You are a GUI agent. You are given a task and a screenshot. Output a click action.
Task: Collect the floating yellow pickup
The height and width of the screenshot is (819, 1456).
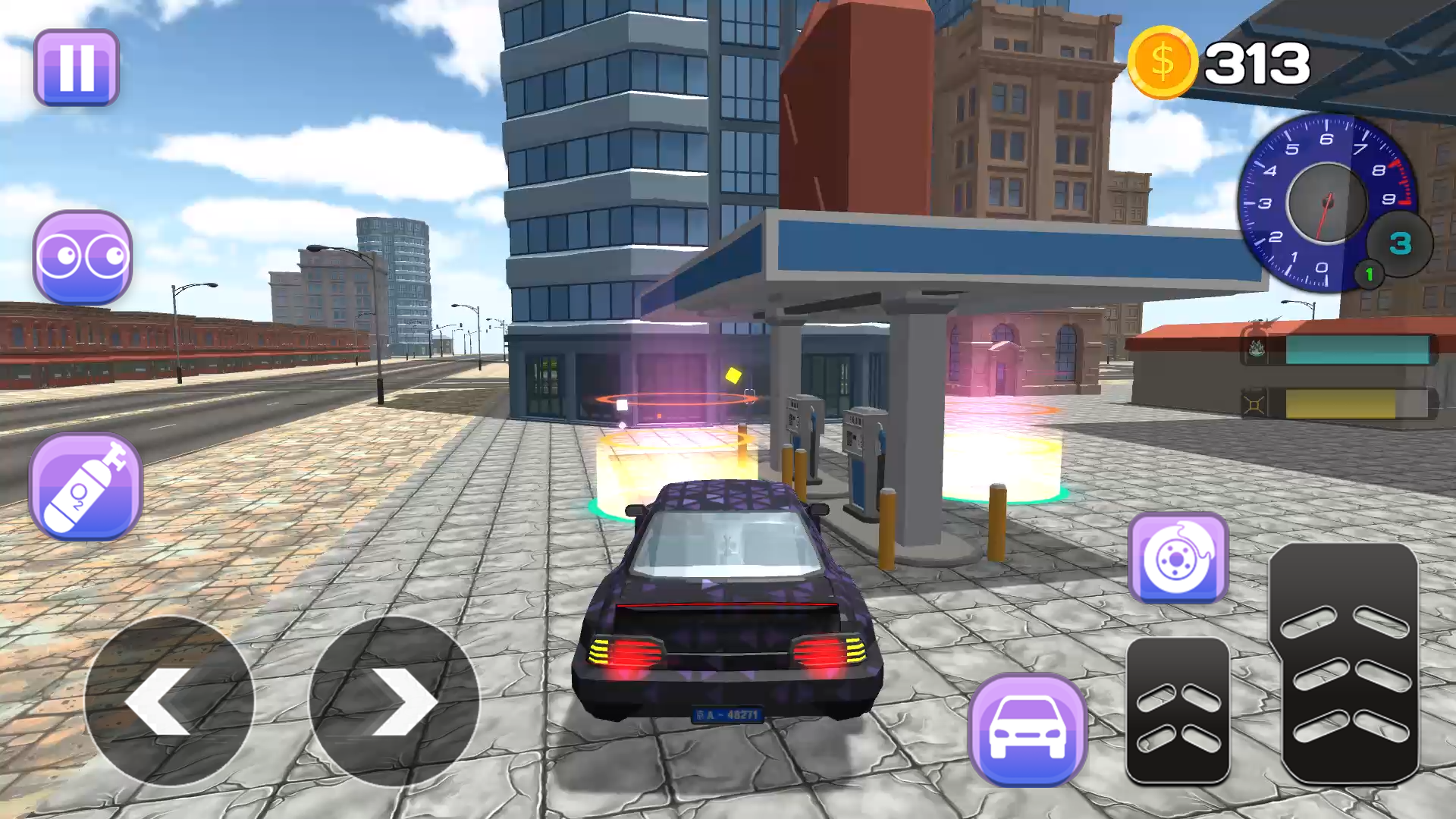coord(733,374)
